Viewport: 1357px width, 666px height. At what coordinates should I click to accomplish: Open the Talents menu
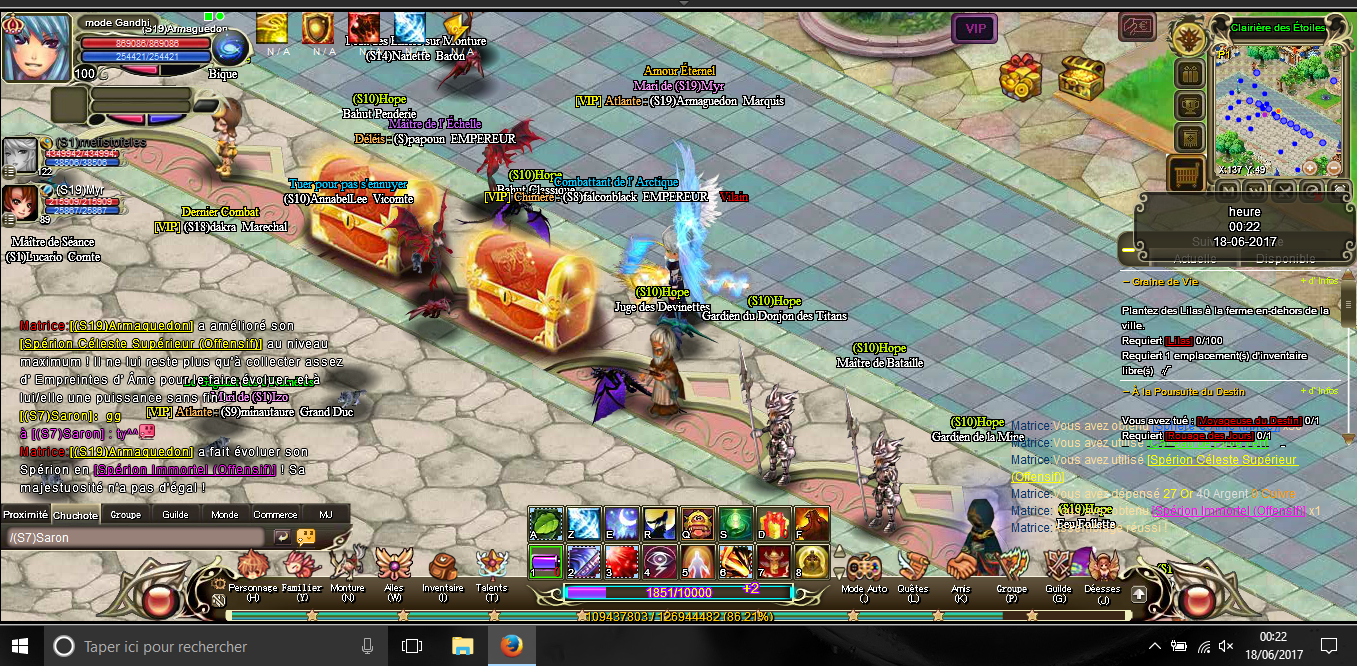491,568
